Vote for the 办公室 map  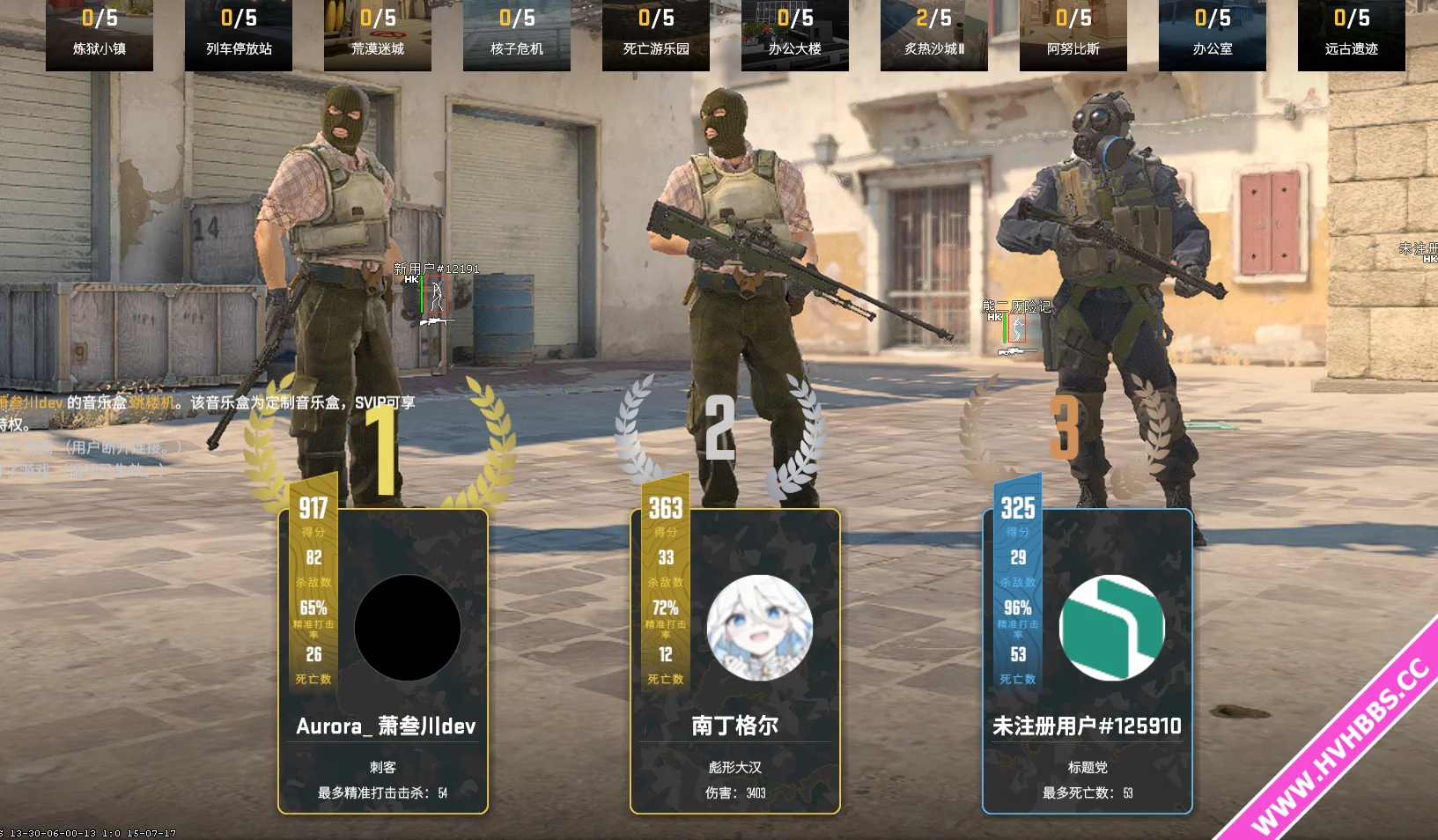(x=1213, y=33)
